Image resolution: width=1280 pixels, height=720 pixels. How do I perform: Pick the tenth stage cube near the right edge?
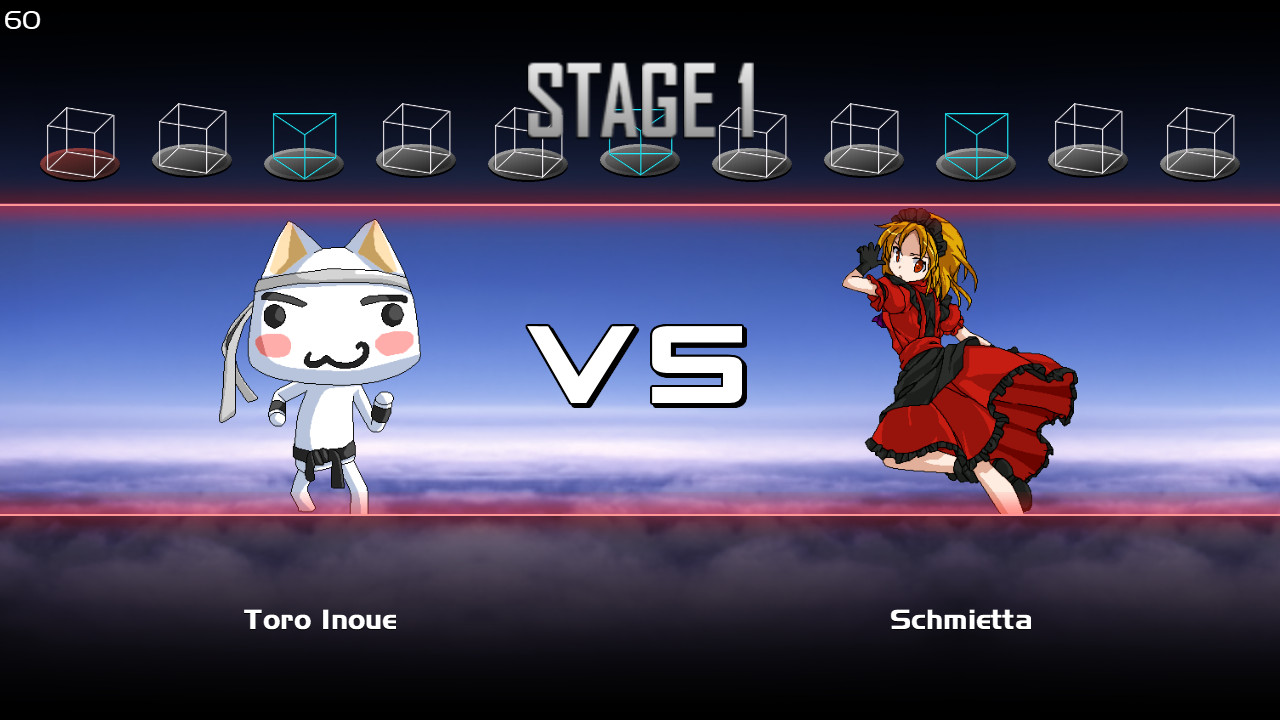[1087, 140]
